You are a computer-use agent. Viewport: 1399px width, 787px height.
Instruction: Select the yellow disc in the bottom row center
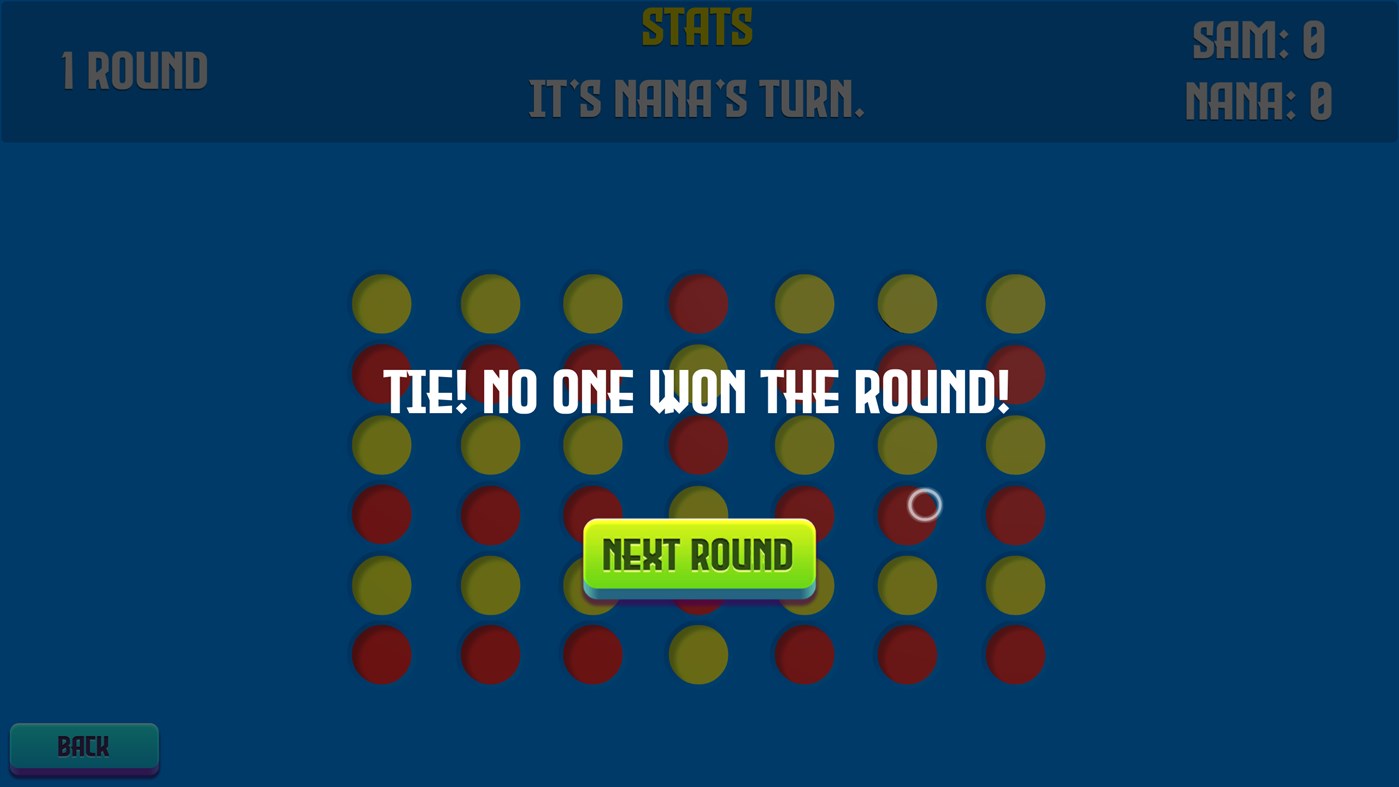coord(697,654)
